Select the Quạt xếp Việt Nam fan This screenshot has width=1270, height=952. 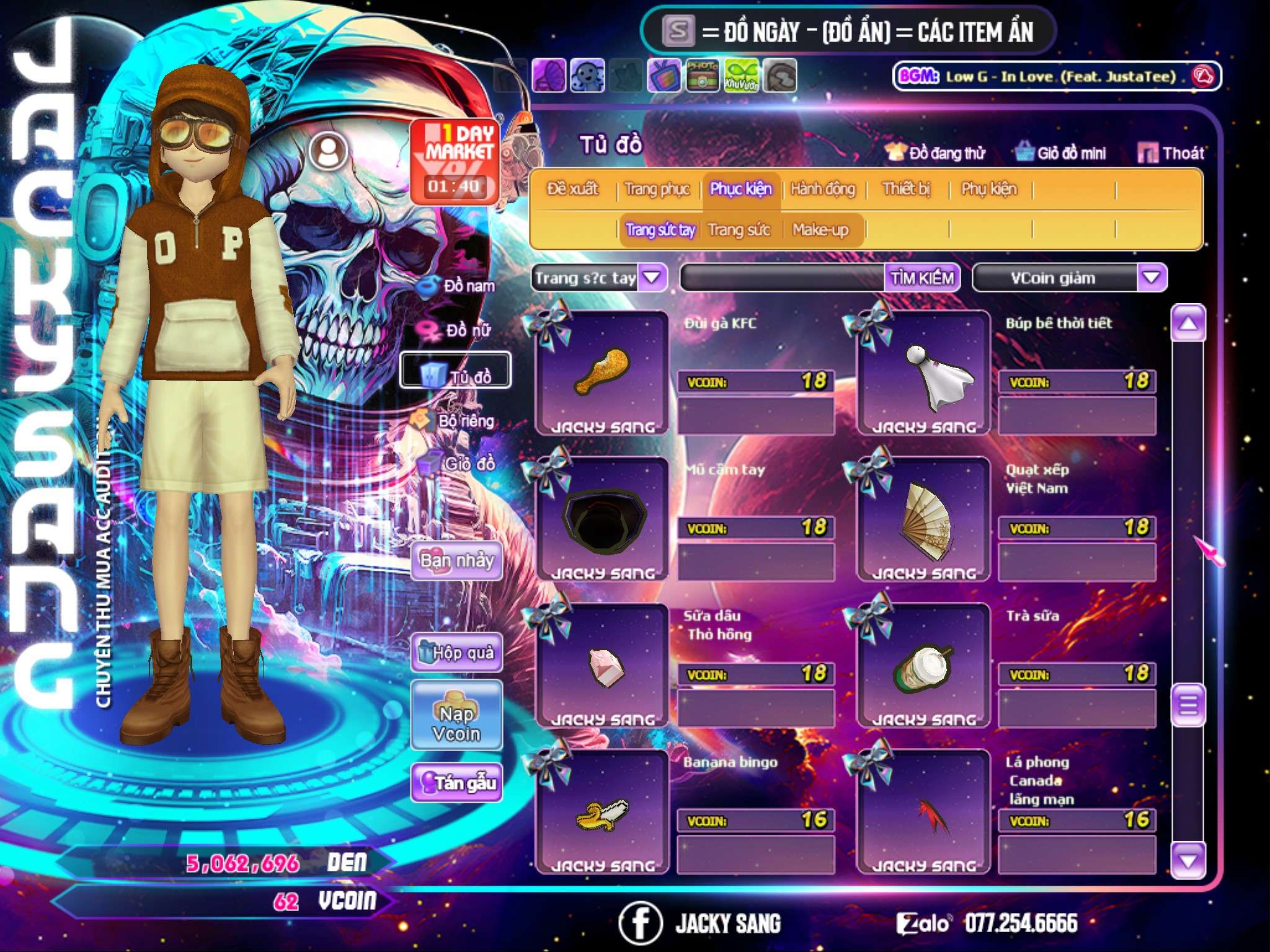pos(924,518)
